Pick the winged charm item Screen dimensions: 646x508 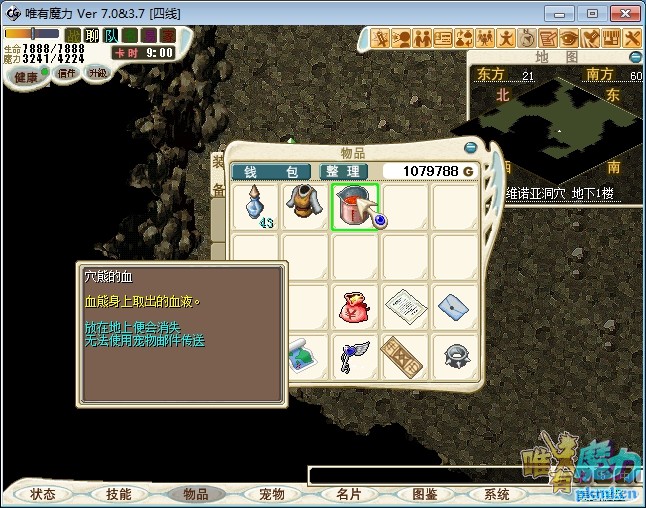pyautogui.click(x=356, y=356)
